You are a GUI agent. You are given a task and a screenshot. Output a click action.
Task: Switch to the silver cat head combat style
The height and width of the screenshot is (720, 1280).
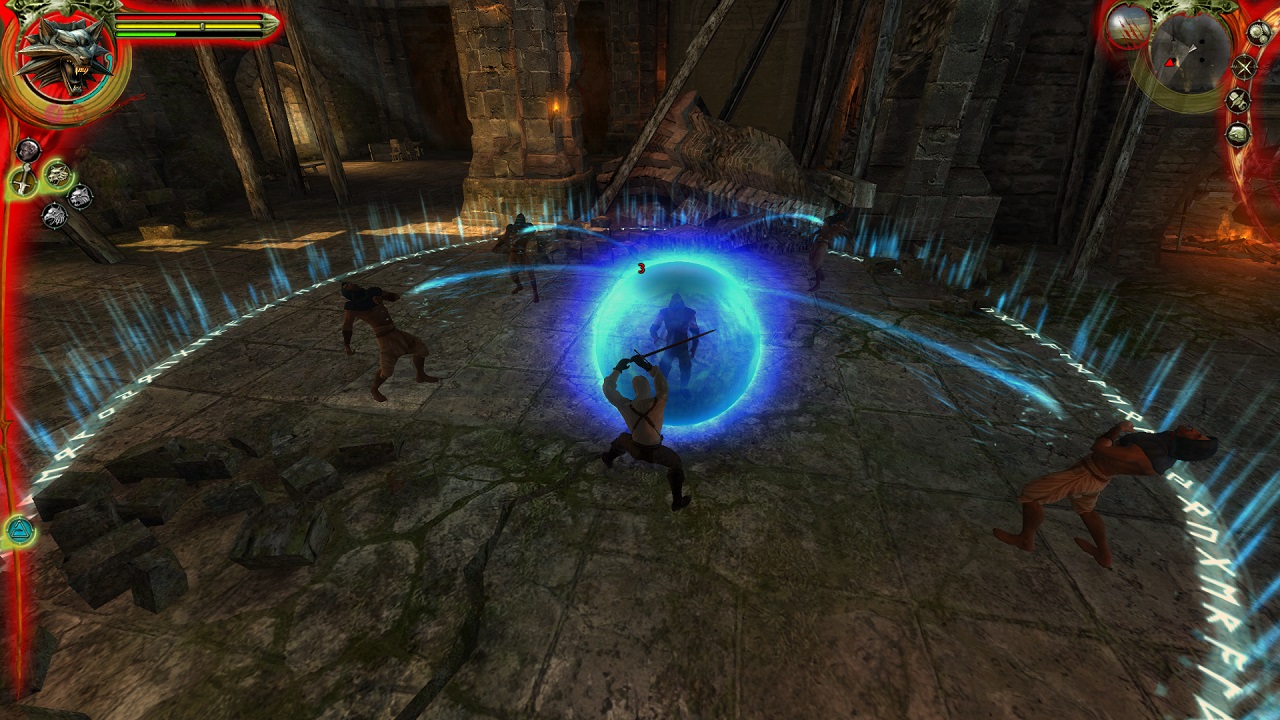point(79,196)
